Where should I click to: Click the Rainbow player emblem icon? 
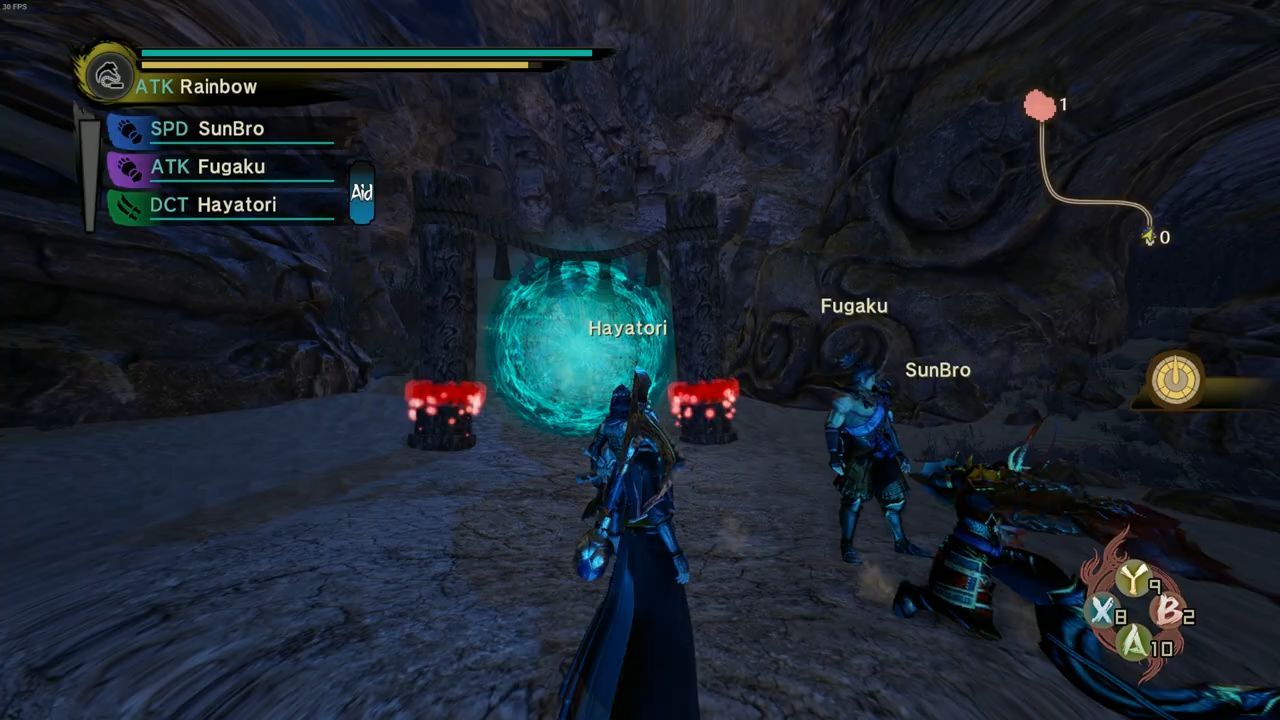coord(106,73)
